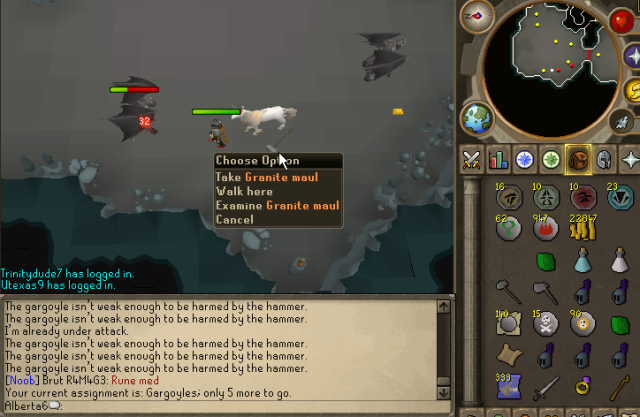Select the ring with purple gem
Screen dimensions: 640x417
pos(581,385)
